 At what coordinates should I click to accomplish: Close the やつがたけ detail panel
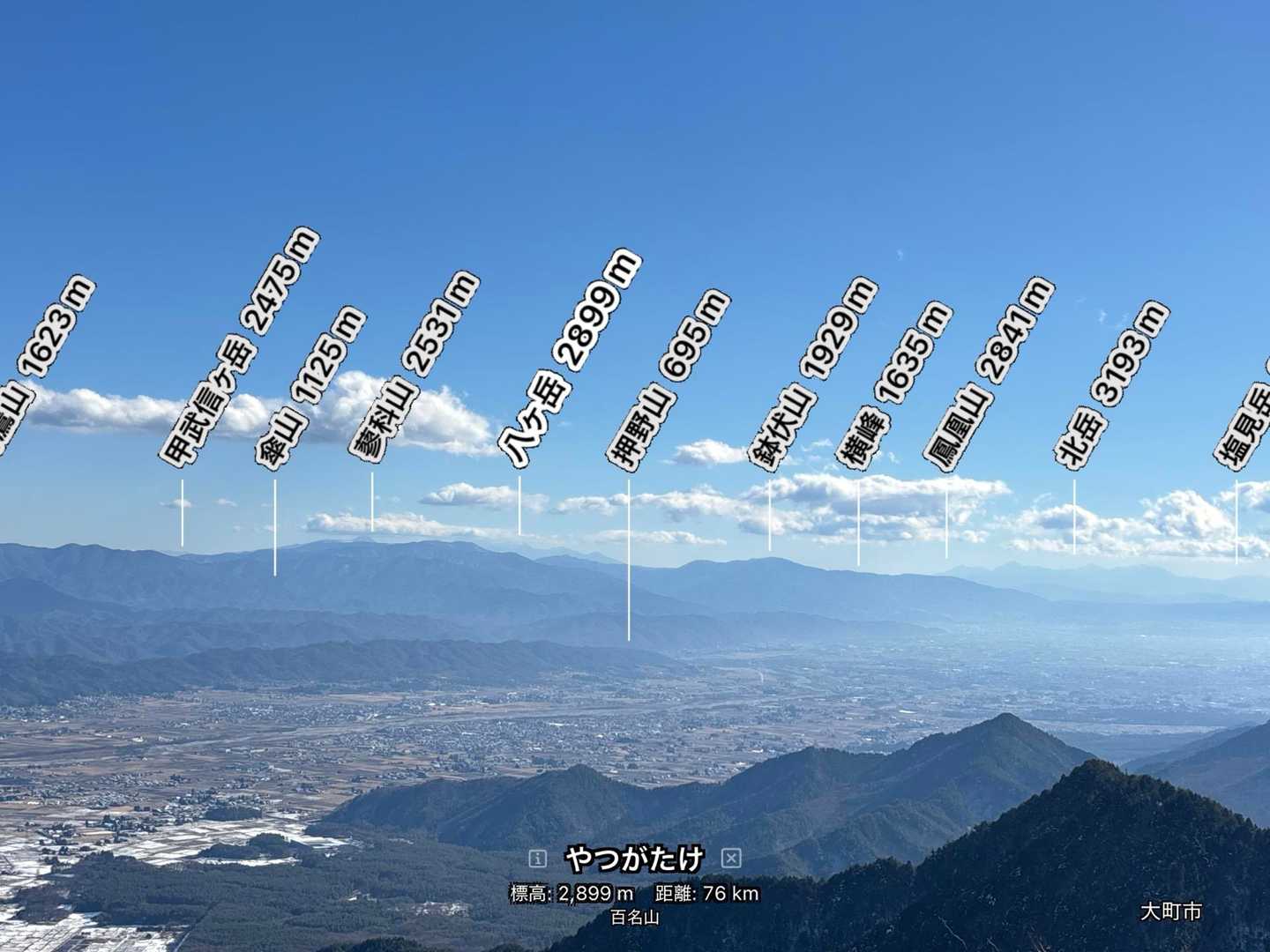(x=730, y=859)
